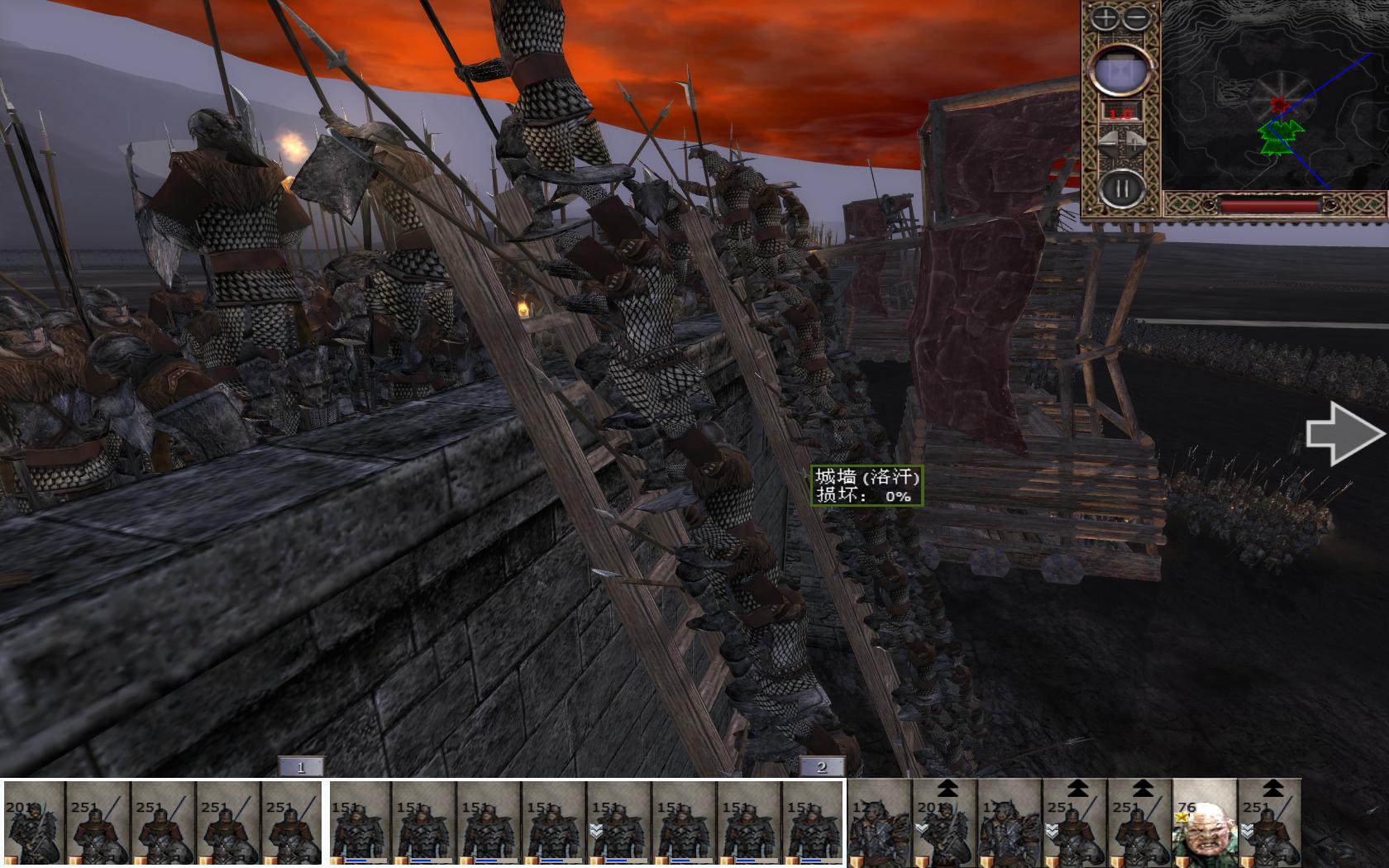Pause the battle with the pause button
Viewport: 1389px width, 868px height.
(x=1121, y=189)
